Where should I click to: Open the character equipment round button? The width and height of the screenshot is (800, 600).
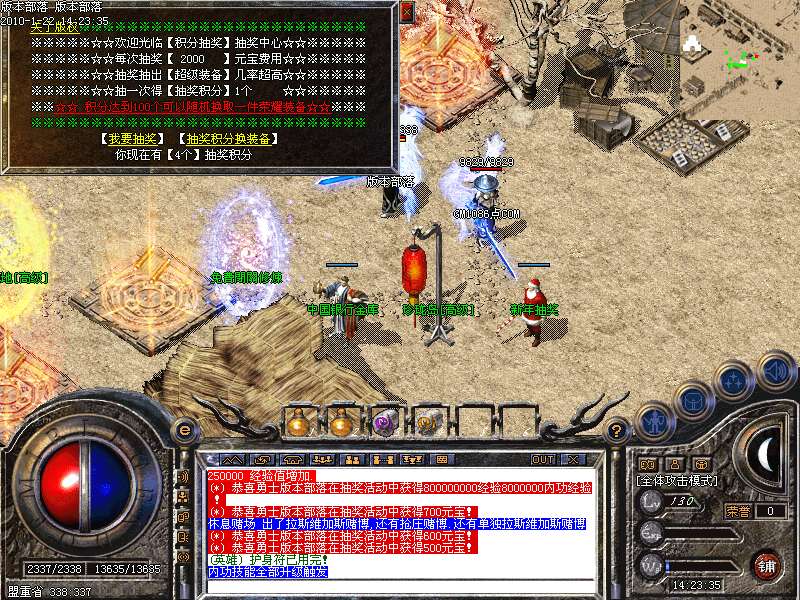pos(655,421)
